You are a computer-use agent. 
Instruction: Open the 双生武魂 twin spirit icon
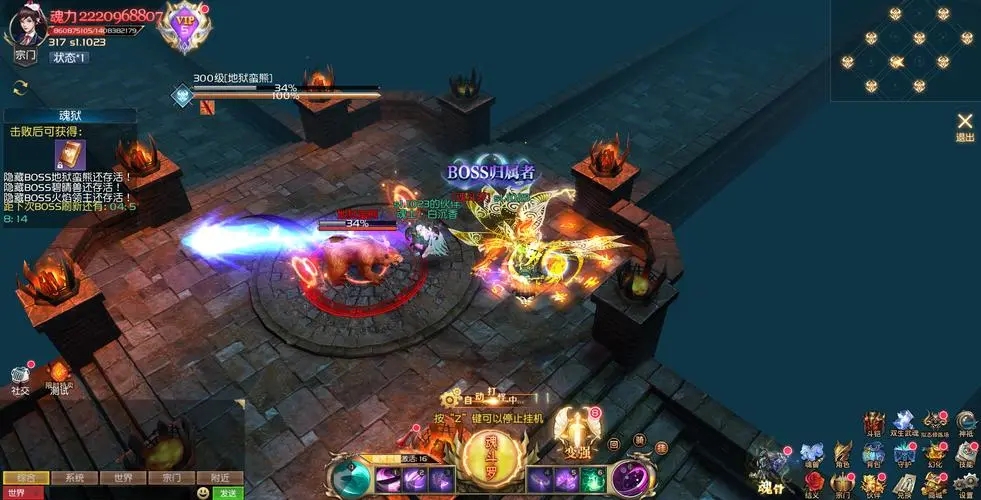[x=904, y=422]
